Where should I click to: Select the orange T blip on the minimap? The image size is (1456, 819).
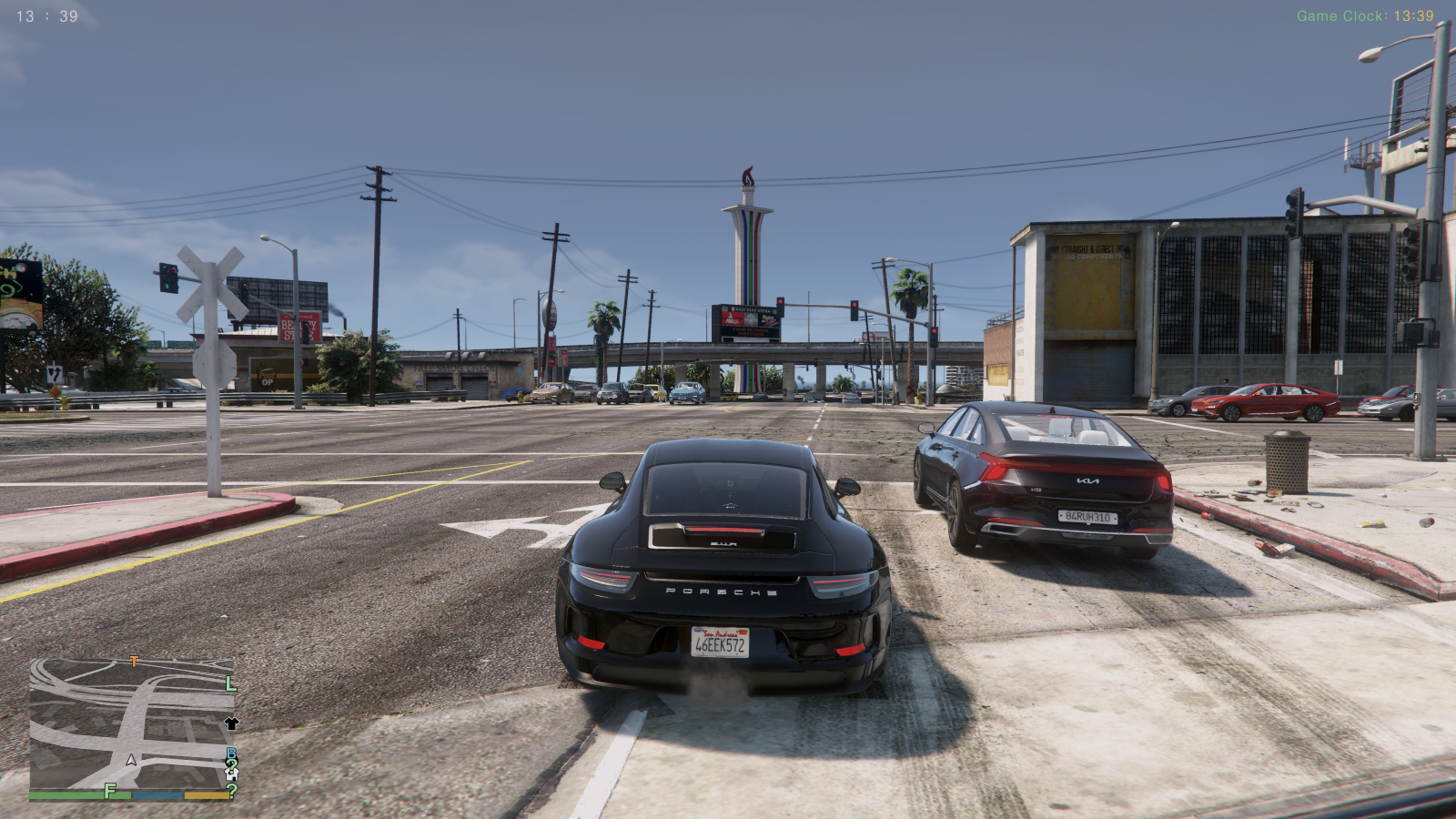(134, 661)
